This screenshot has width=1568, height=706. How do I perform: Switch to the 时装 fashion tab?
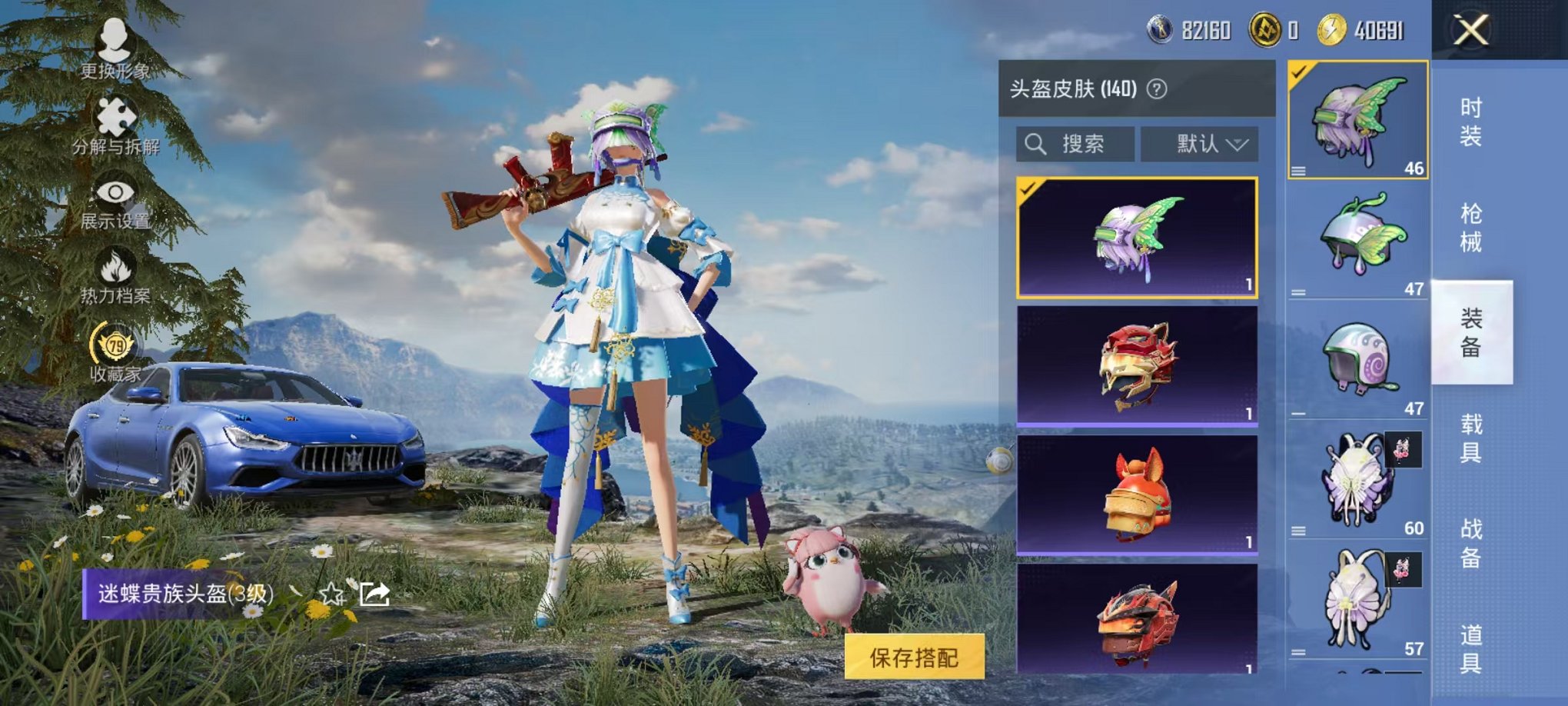1478,123
